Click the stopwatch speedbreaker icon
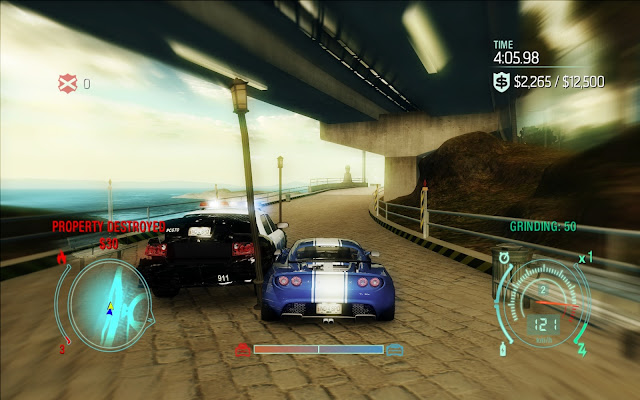The image size is (640, 400). click(x=502, y=258)
